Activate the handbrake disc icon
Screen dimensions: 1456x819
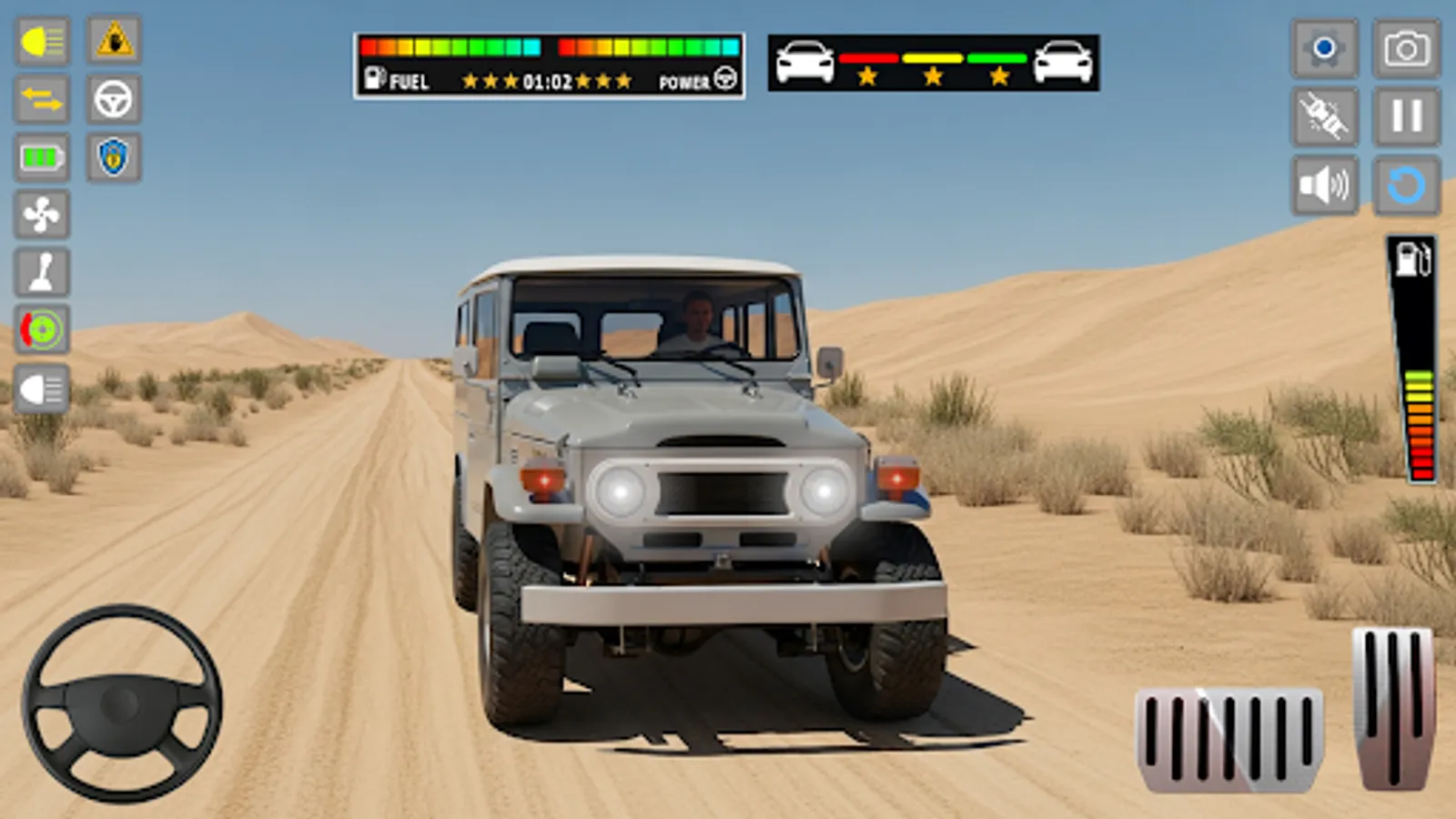pyautogui.click(x=40, y=329)
